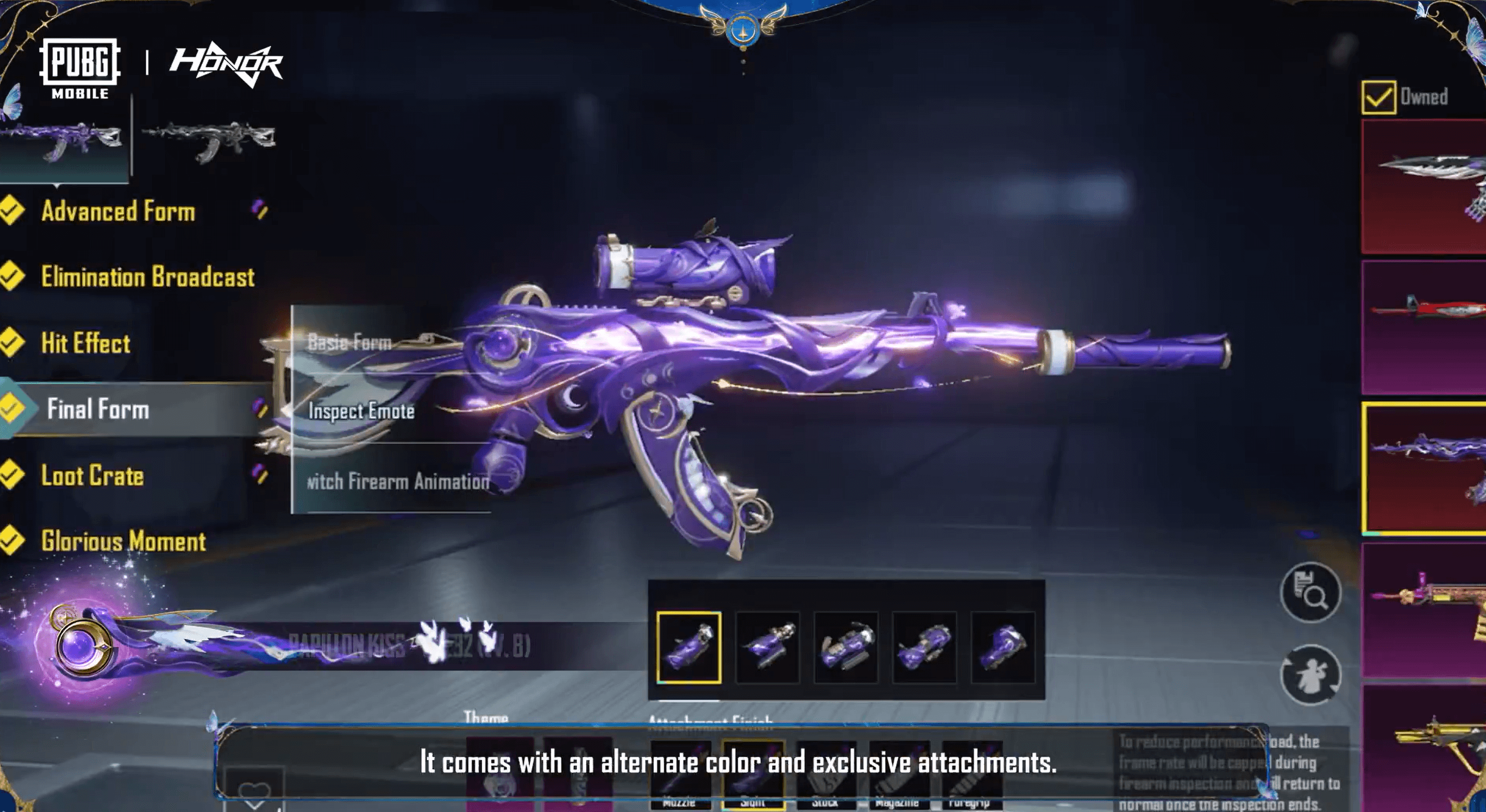The height and width of the screenshot is (812, 1486).
Task: Toggle the Owned filter checkbox
Action: pos(1379,97)
